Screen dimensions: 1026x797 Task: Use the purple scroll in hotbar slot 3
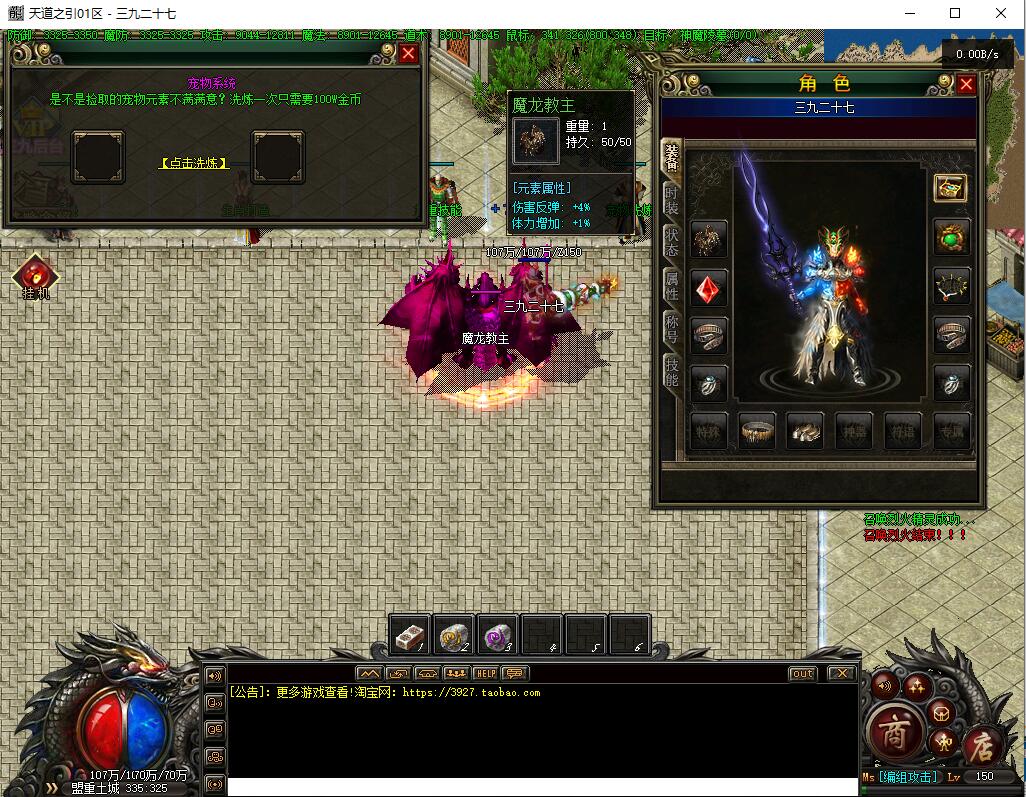[x=498, y=634]
